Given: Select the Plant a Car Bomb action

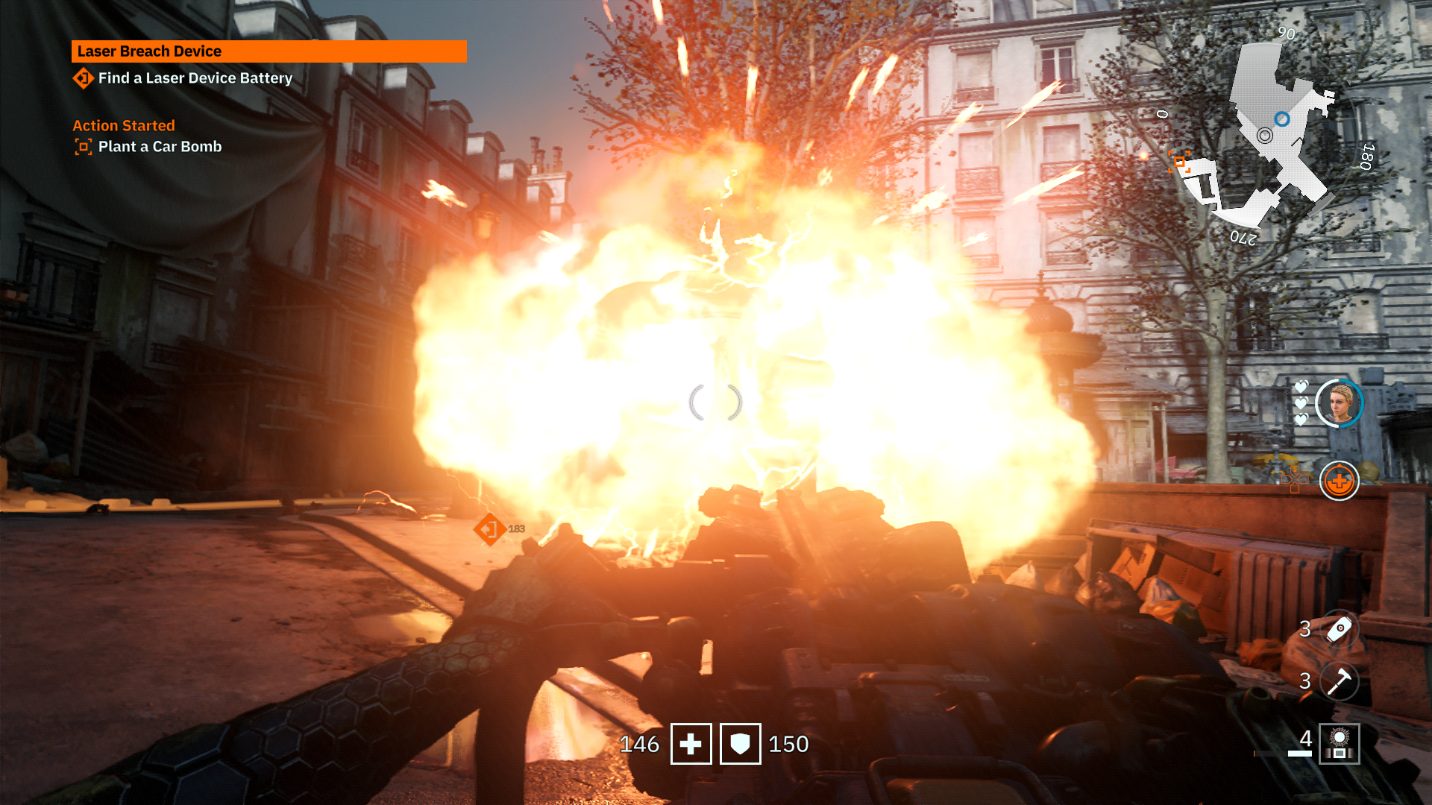Looking at the screenshot, I should (160, 147).
